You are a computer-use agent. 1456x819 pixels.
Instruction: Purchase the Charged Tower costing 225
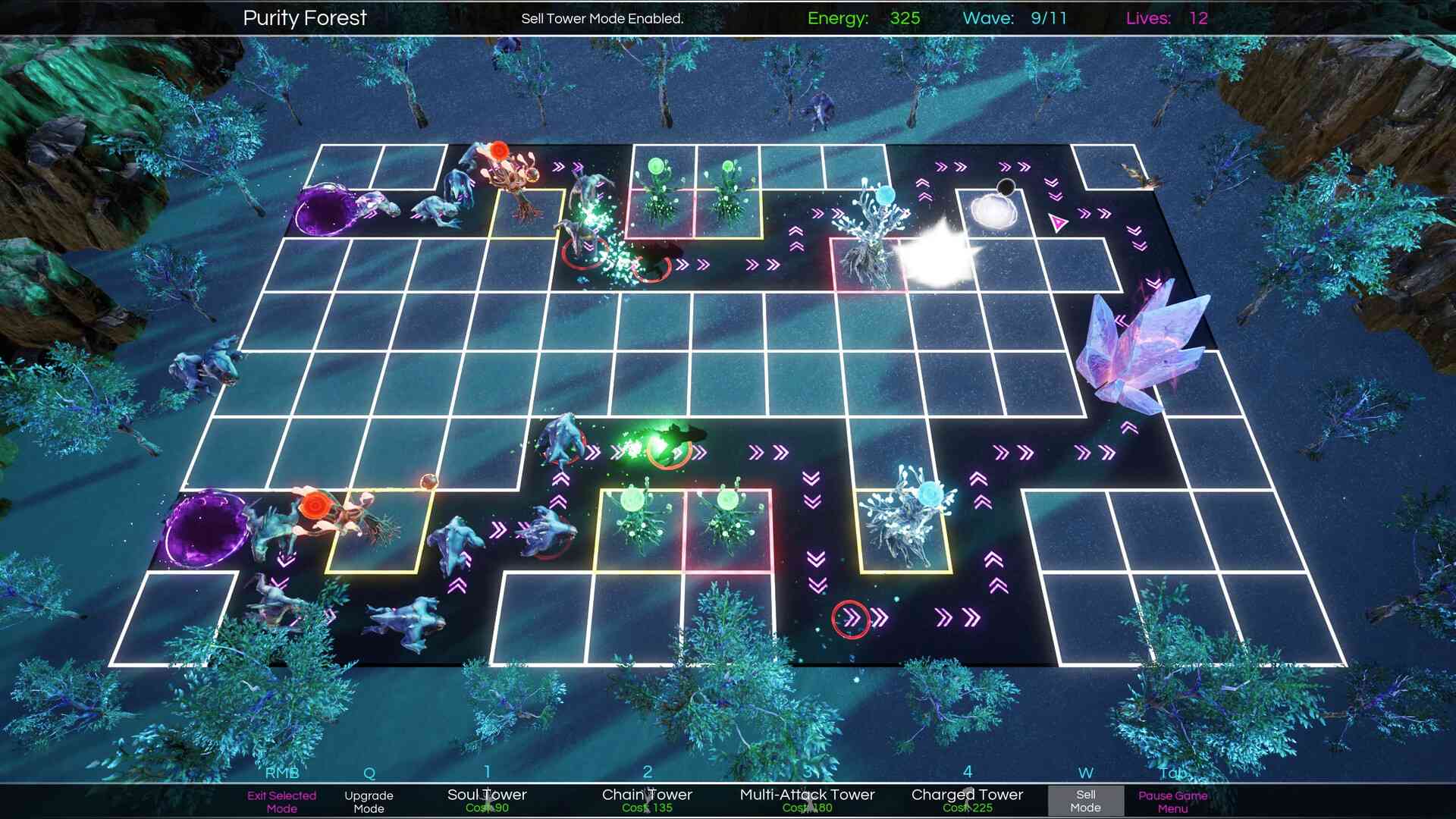[967, 801]
